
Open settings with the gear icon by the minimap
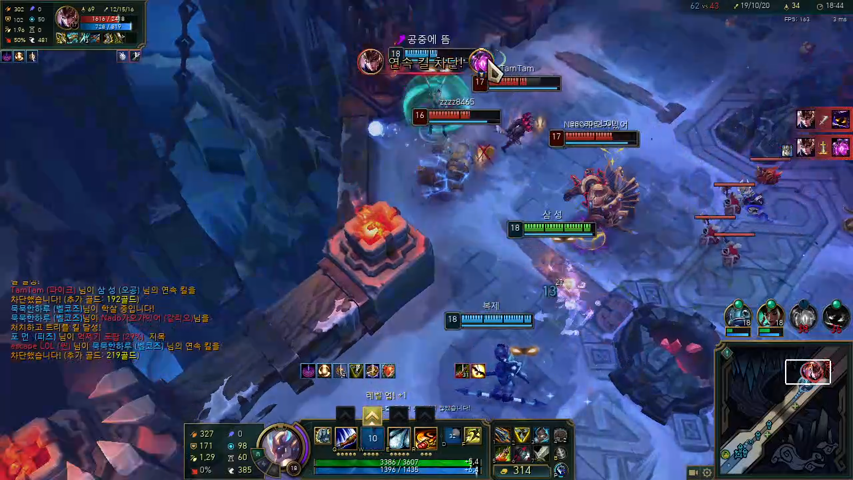pyautogui.click(x=708, y=472)
